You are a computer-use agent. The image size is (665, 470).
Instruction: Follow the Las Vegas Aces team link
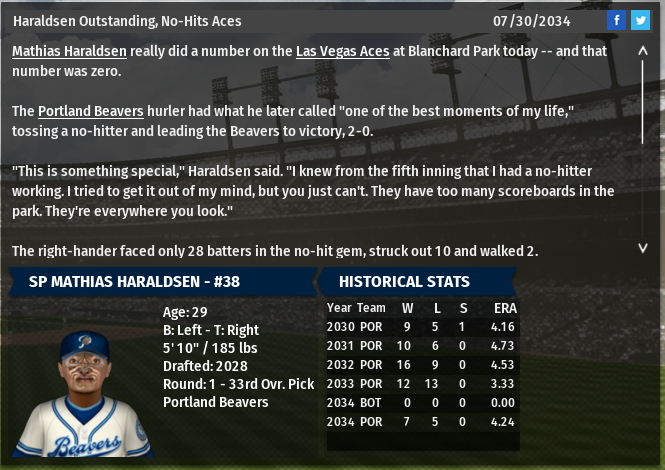click(x=342, y=51)
